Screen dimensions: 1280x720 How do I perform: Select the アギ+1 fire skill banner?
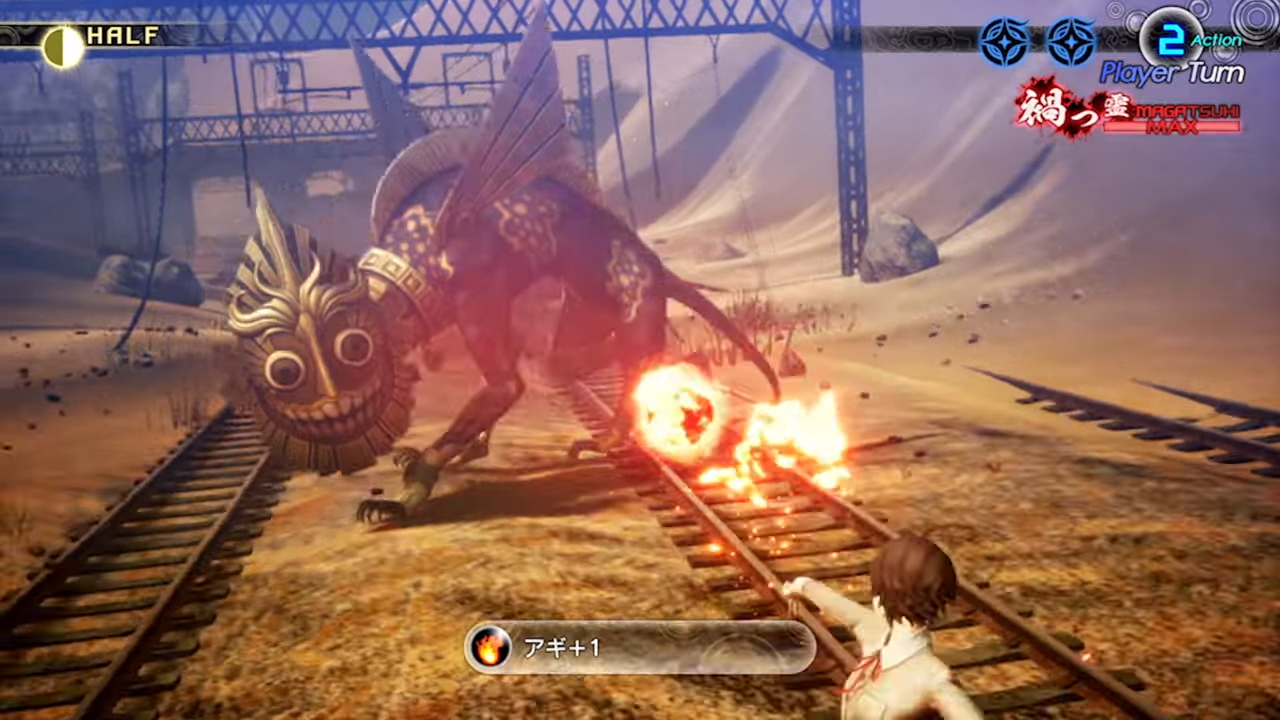(640, 648)
